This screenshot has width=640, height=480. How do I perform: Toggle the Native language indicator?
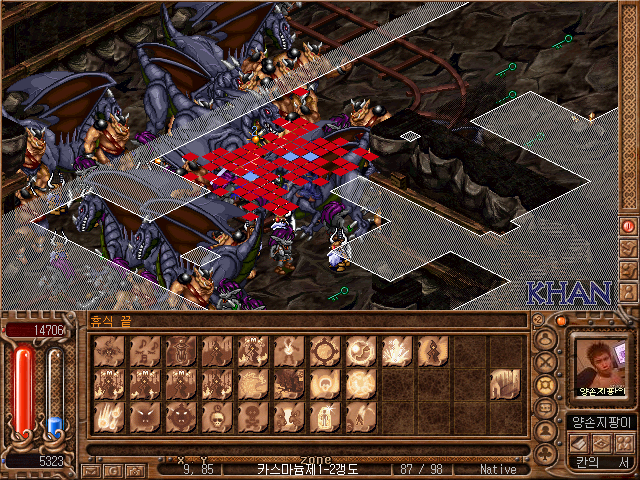[497, 469]
